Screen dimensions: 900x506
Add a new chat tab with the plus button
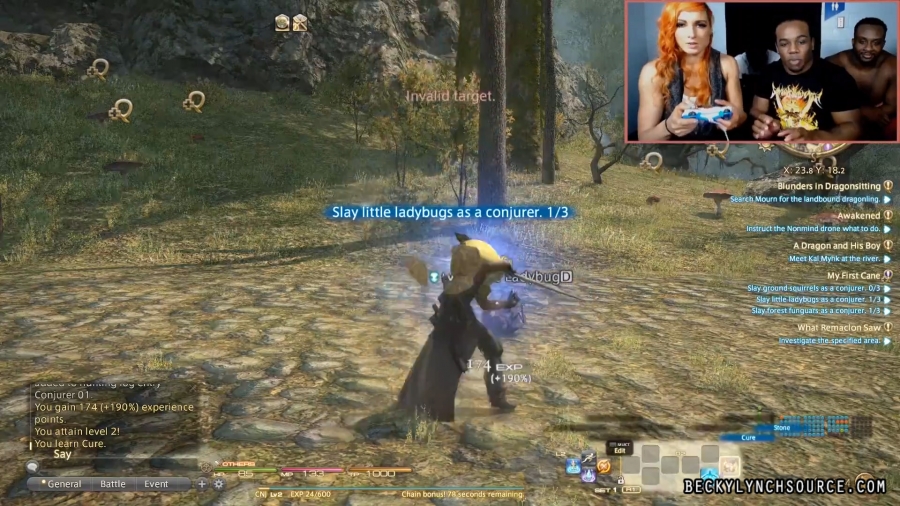202,484
